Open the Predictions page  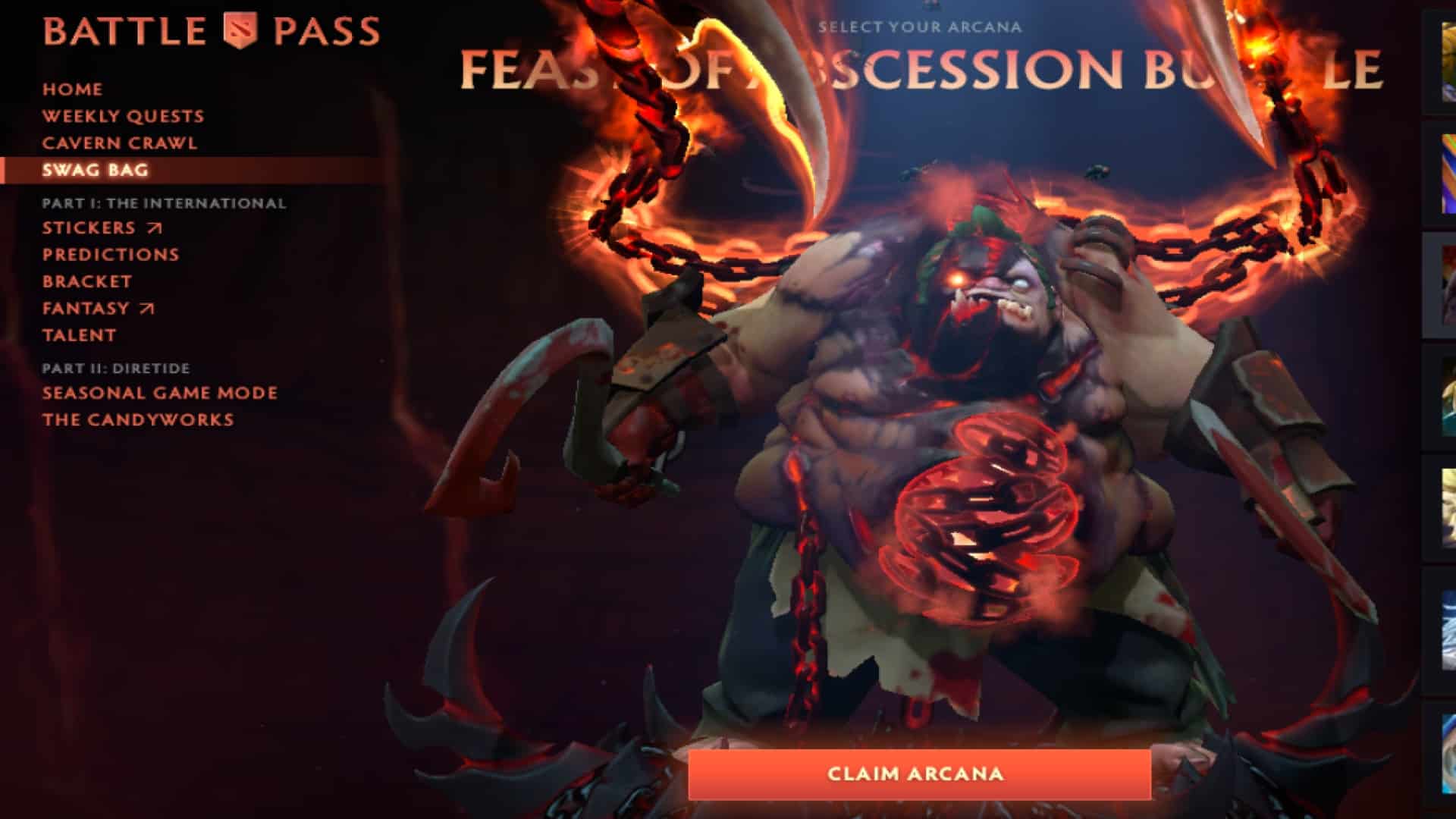click(x=111, y=254)
